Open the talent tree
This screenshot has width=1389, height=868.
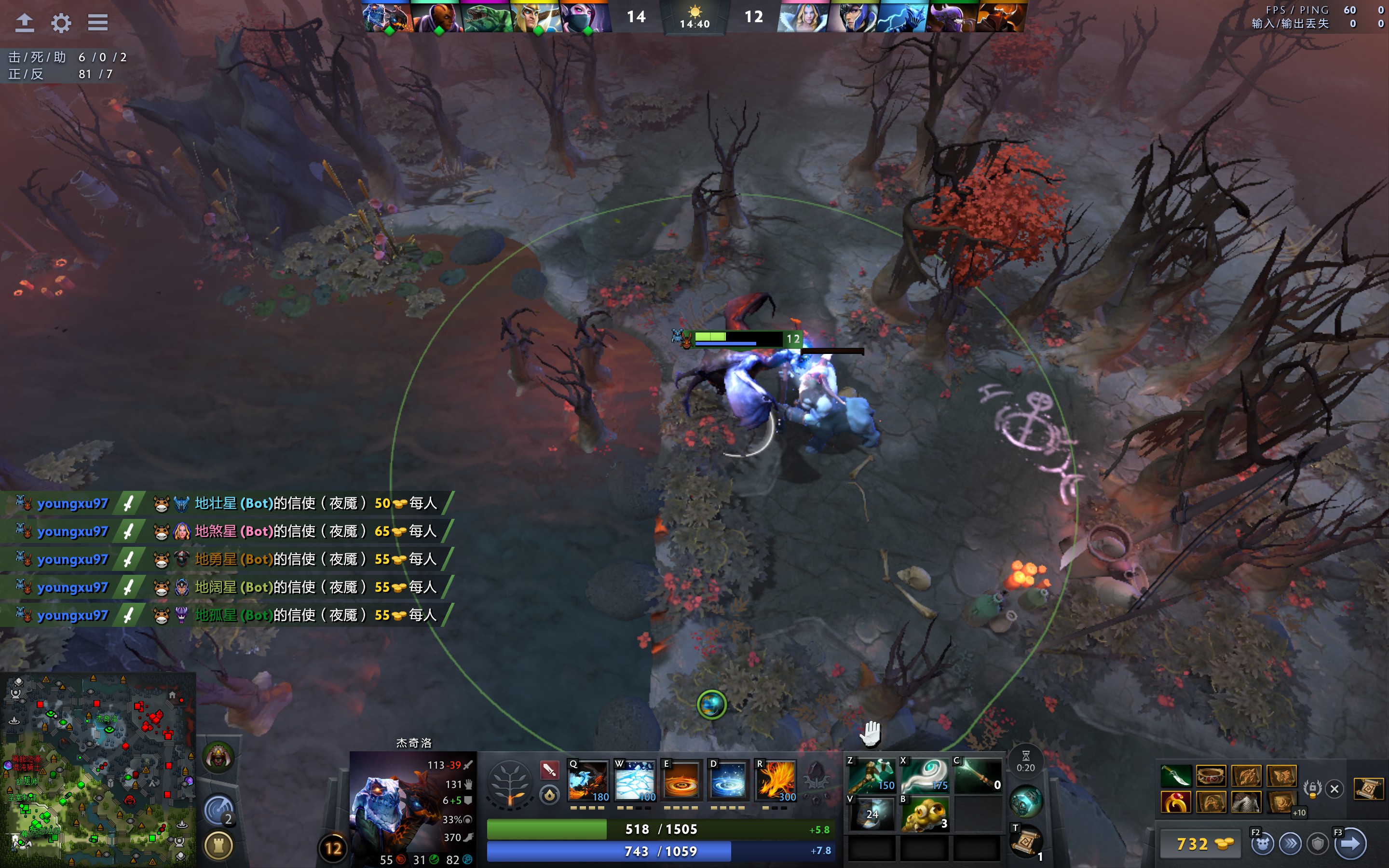click(x=509, y=784)
